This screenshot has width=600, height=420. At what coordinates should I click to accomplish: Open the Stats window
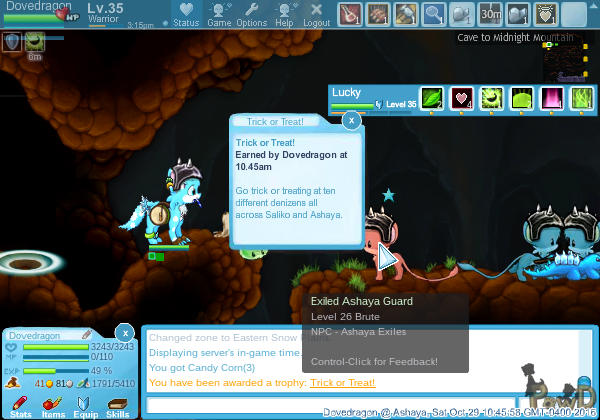click(20, 405)
